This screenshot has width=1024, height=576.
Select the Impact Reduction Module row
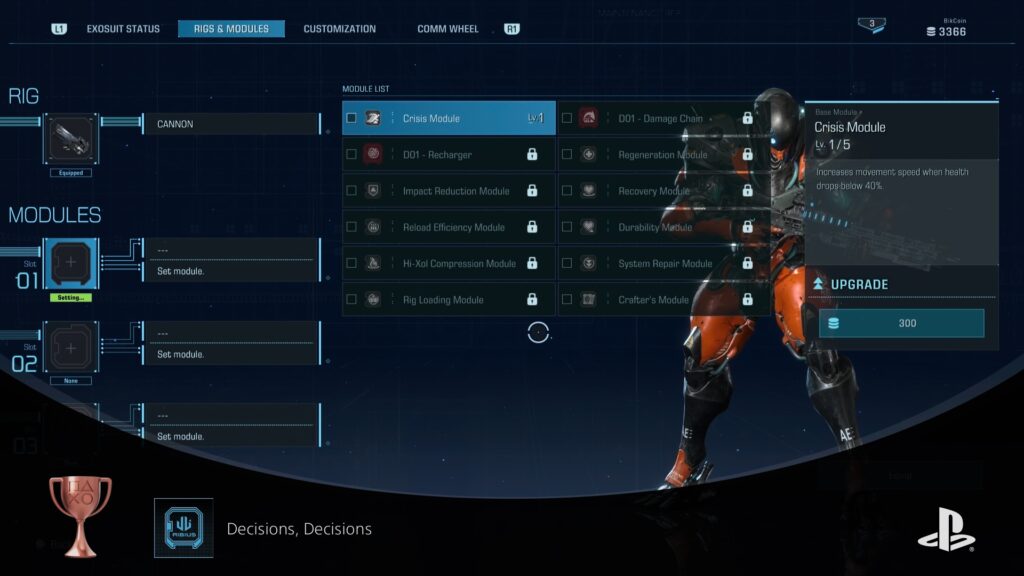tap(448, 191)
